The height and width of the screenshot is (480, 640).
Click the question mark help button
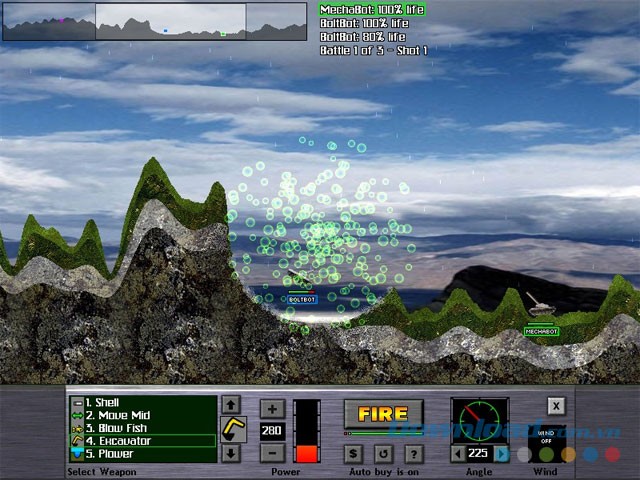(x=414, y=453)
